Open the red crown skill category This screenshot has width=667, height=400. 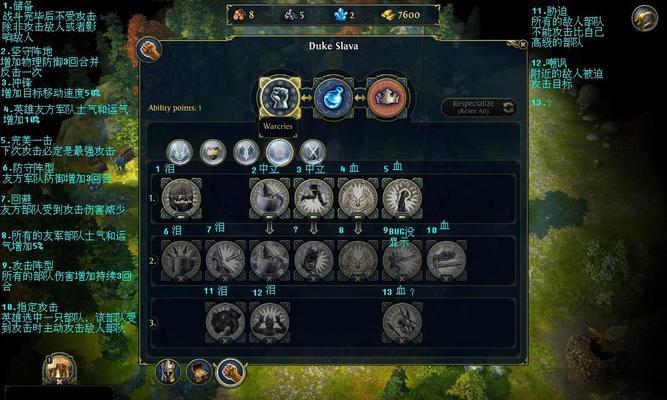pos(385,97)
